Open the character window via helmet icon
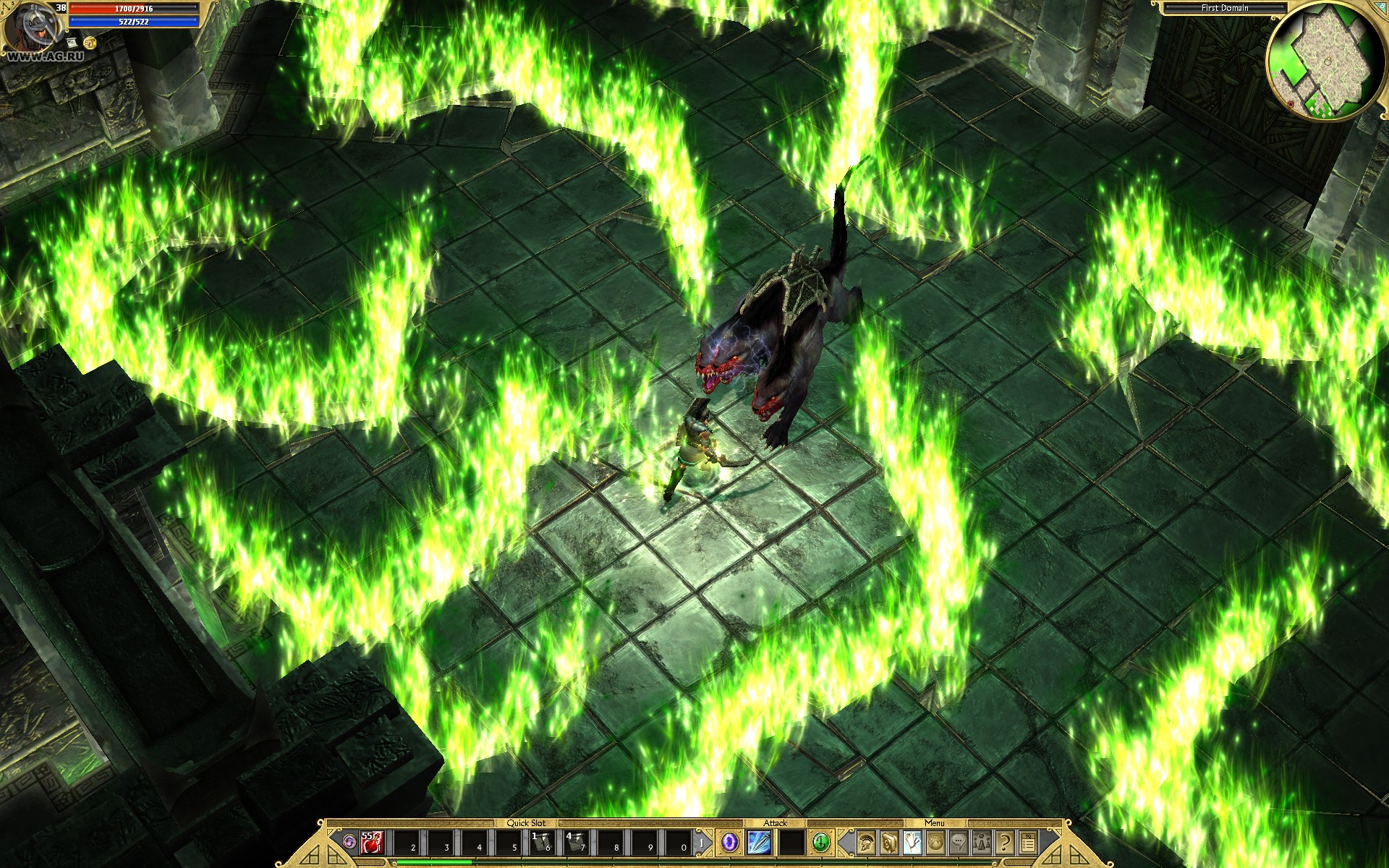Viewport: 1389px width, 868px height. coord(865,844)
